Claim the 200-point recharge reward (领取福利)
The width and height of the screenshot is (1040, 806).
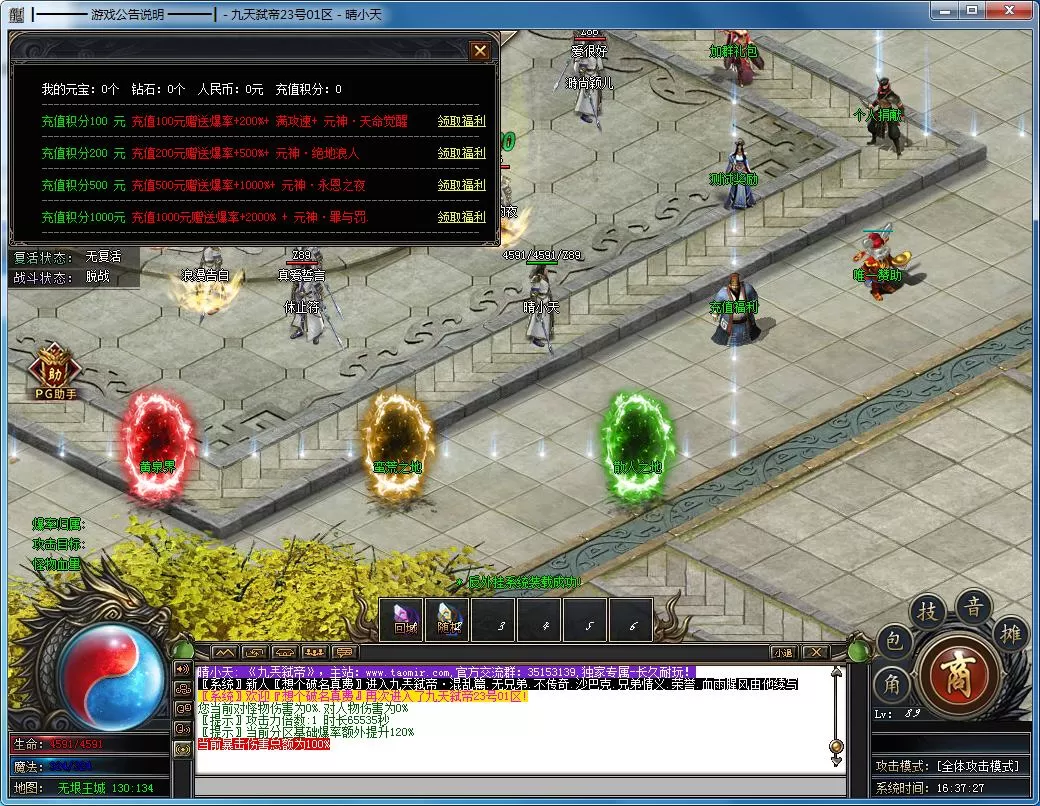click(x=461, y=153)
